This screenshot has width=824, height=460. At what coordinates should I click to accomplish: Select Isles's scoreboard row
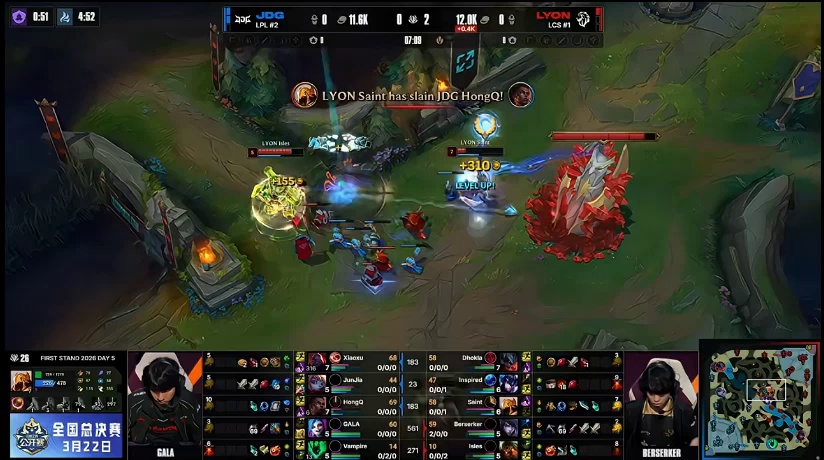click(475, 447)
